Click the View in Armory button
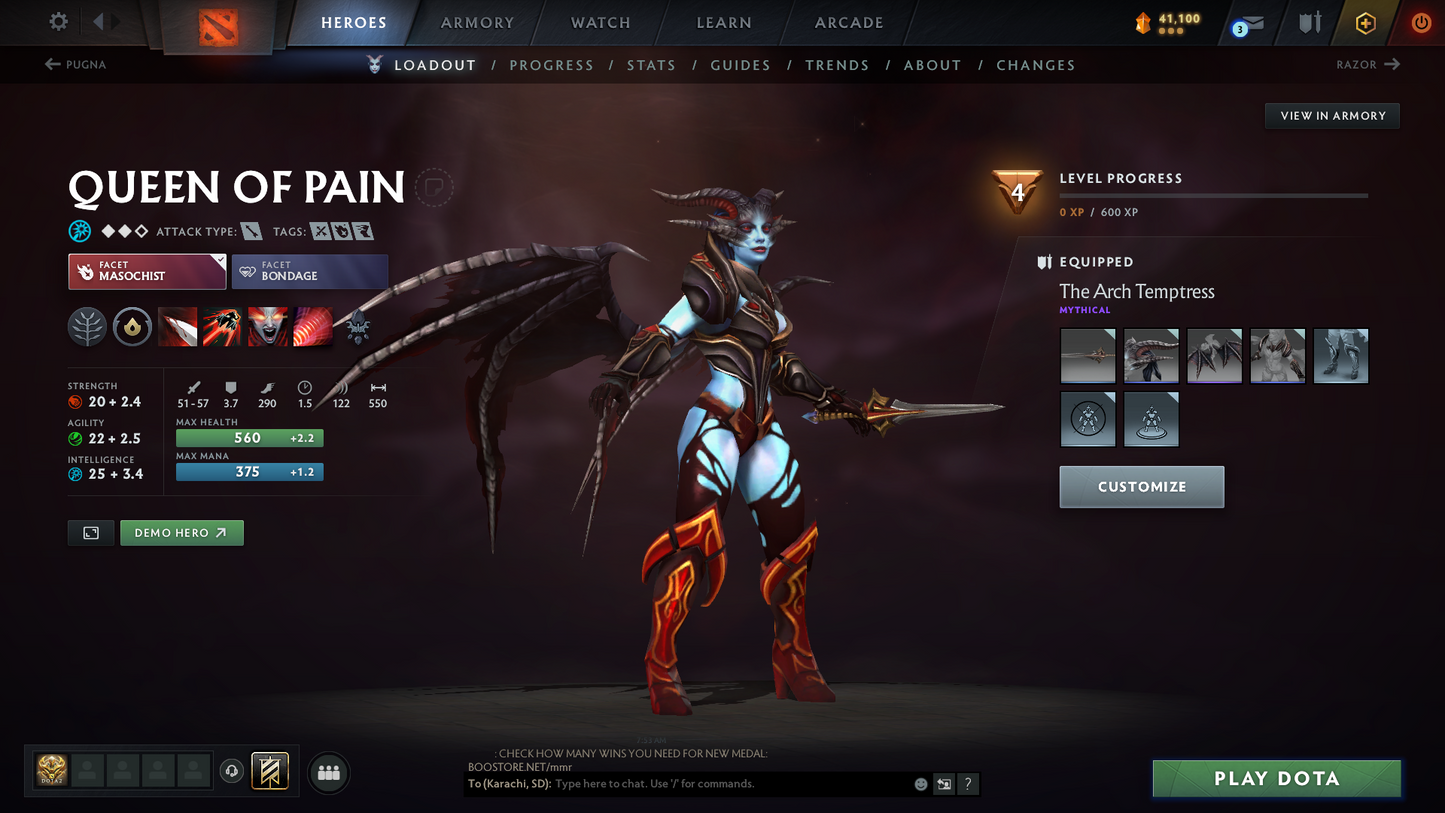Screen dimensions: 1445x813 [1332, 116]
